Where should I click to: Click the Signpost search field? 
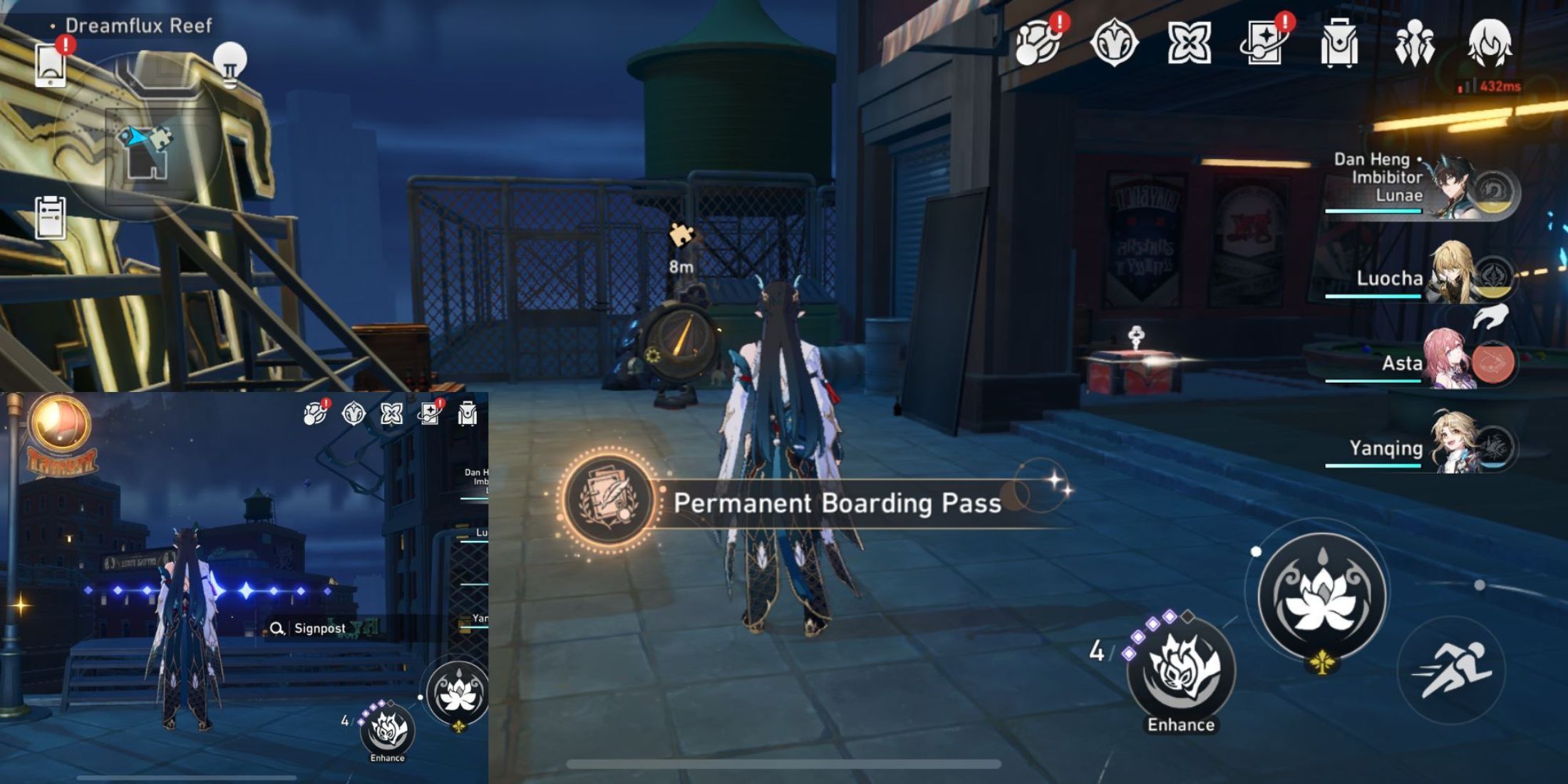click(x=319, y=629)
